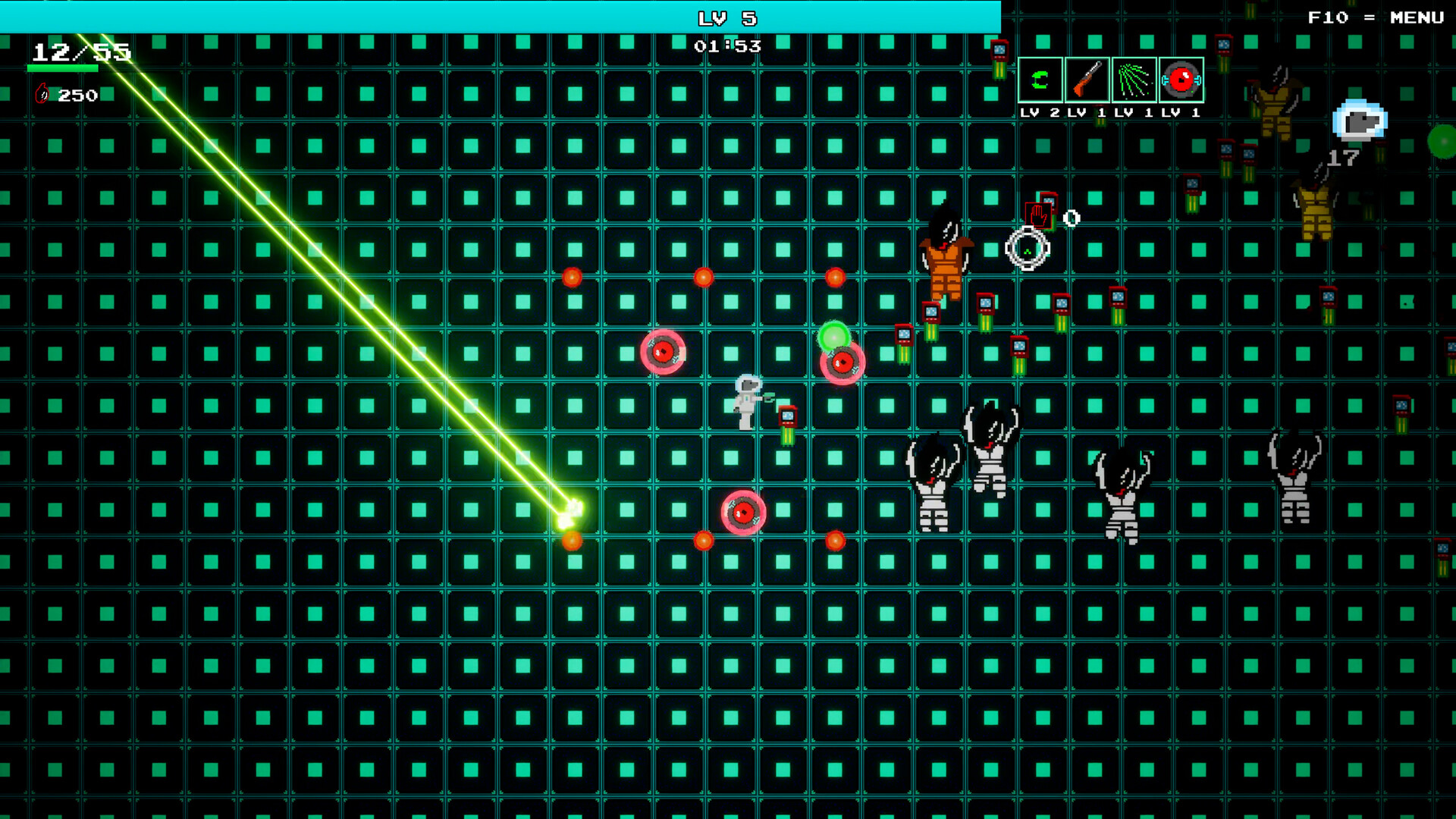The image size is (1456, 819).
Task: Toggle the glowing green orb near the player
Action: [x=834, y=337]
